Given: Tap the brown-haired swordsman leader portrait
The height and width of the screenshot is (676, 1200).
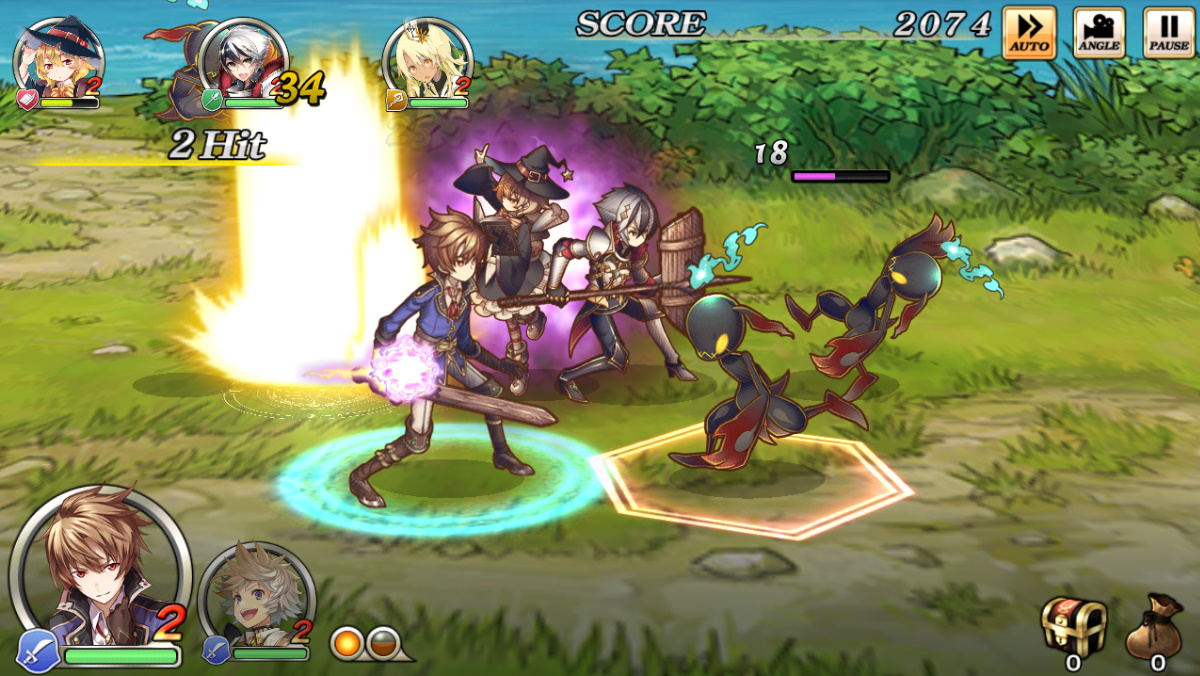Looking at the screenshot, I should click(x=98, y=572).
